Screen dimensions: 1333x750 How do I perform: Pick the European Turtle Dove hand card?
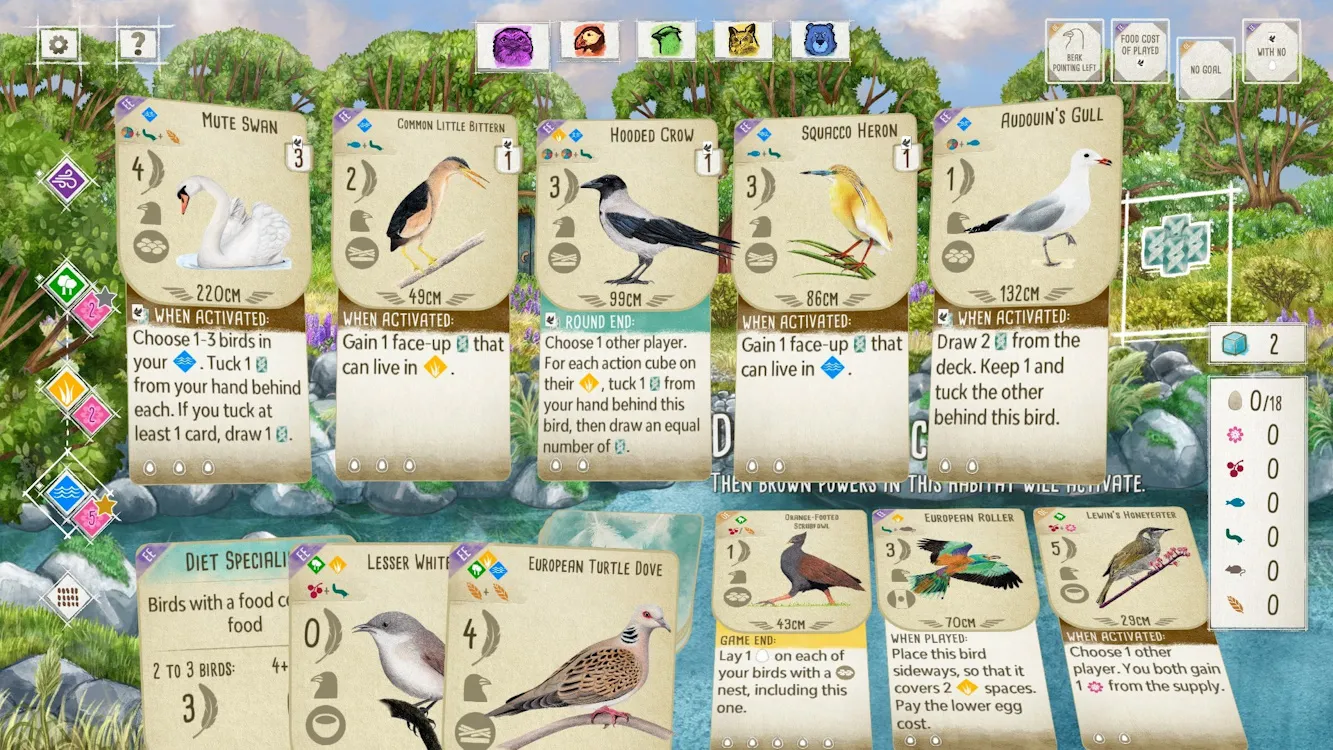tap(570, 650)
